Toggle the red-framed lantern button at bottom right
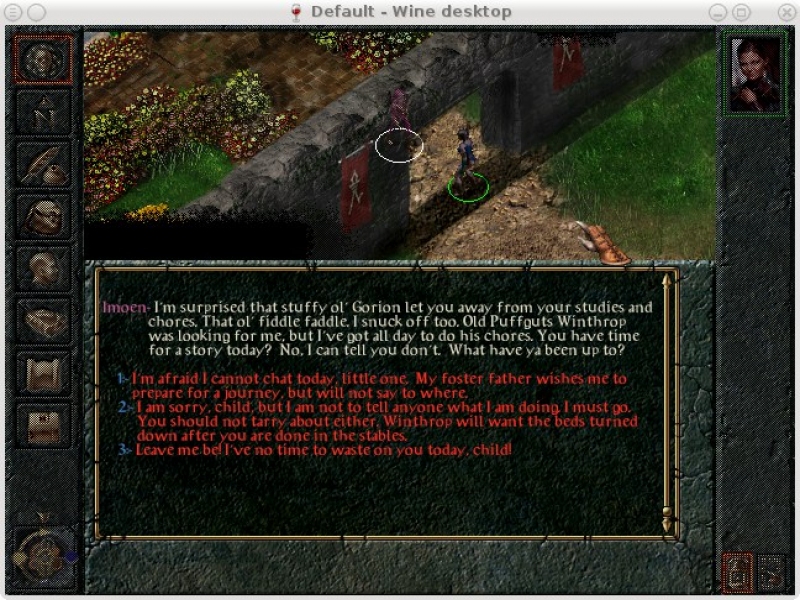The image size is (800, 600). [737, 572]
